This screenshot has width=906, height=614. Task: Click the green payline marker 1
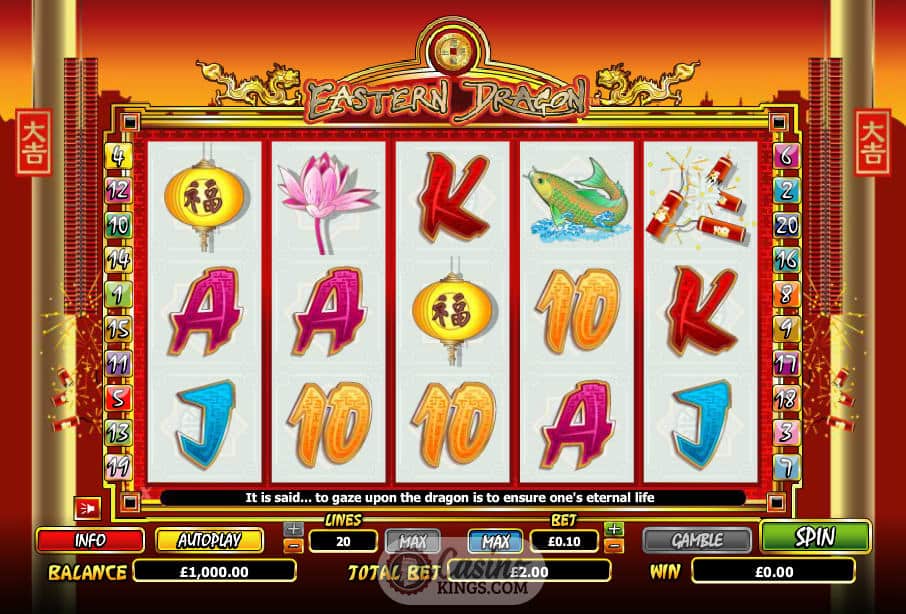tap(119, 294)
